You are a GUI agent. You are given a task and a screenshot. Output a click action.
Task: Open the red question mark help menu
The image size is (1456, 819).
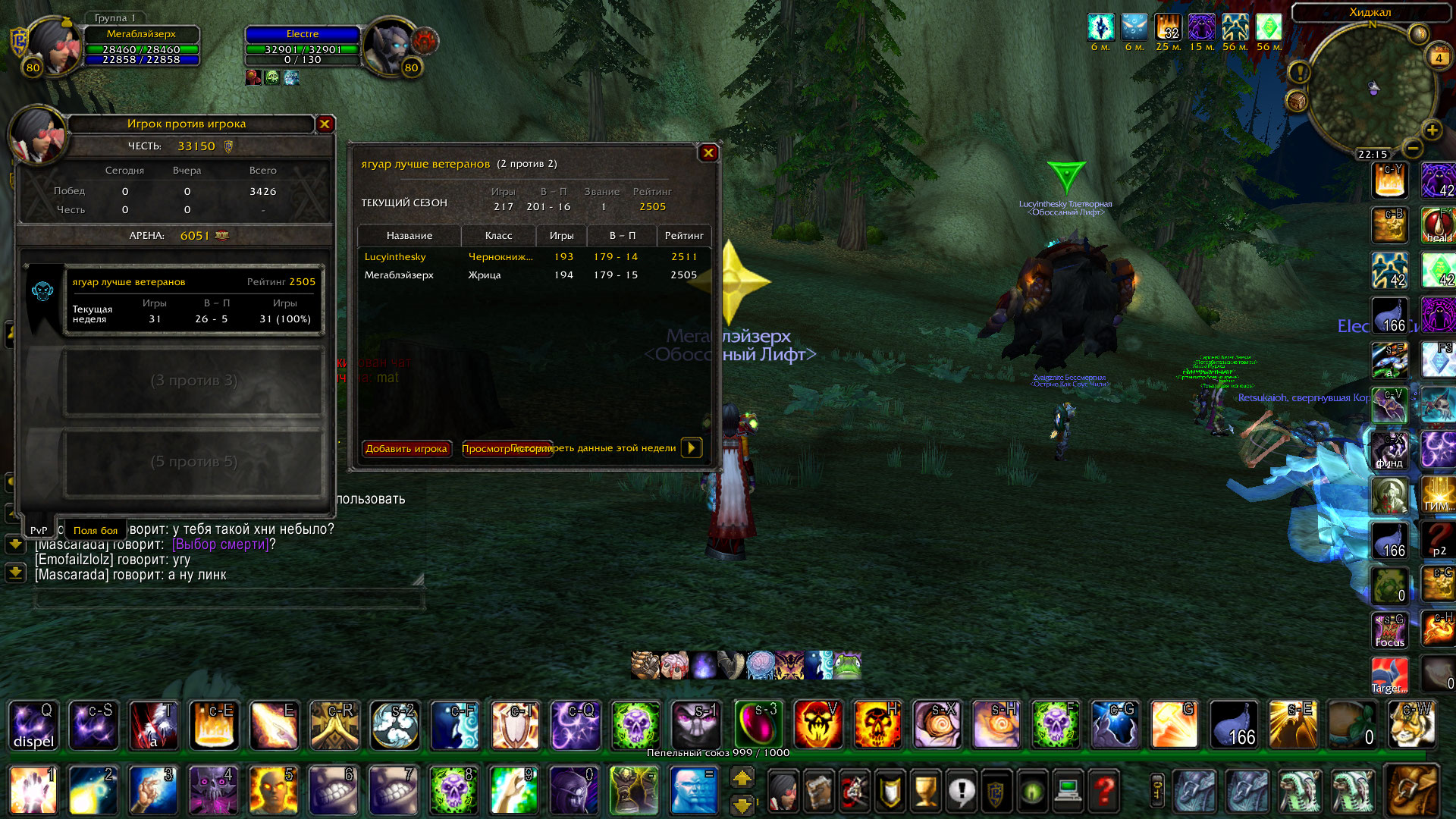tap(1104, 790)
